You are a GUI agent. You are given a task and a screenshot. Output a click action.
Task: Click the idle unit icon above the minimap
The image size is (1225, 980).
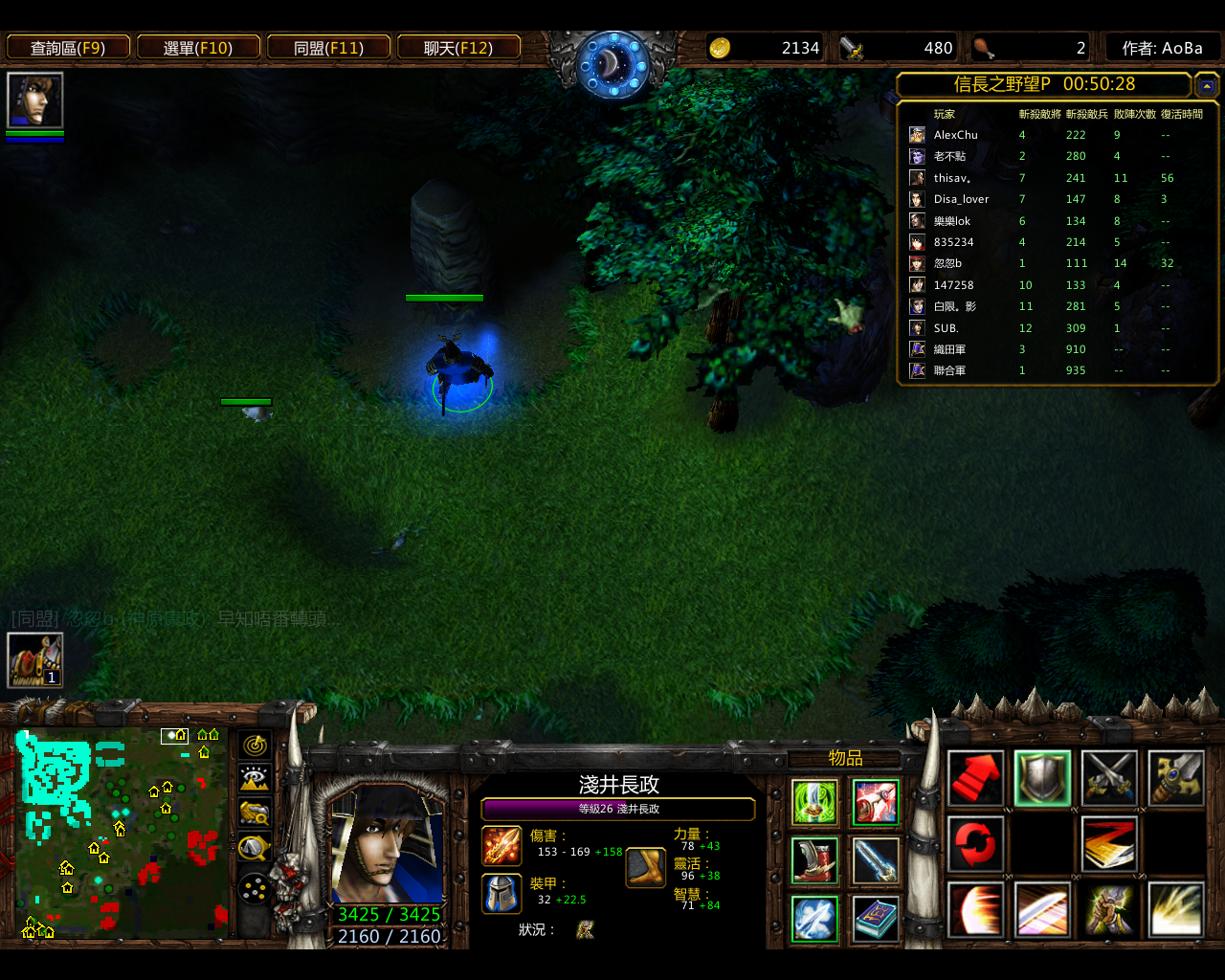[x=35, y=660]
